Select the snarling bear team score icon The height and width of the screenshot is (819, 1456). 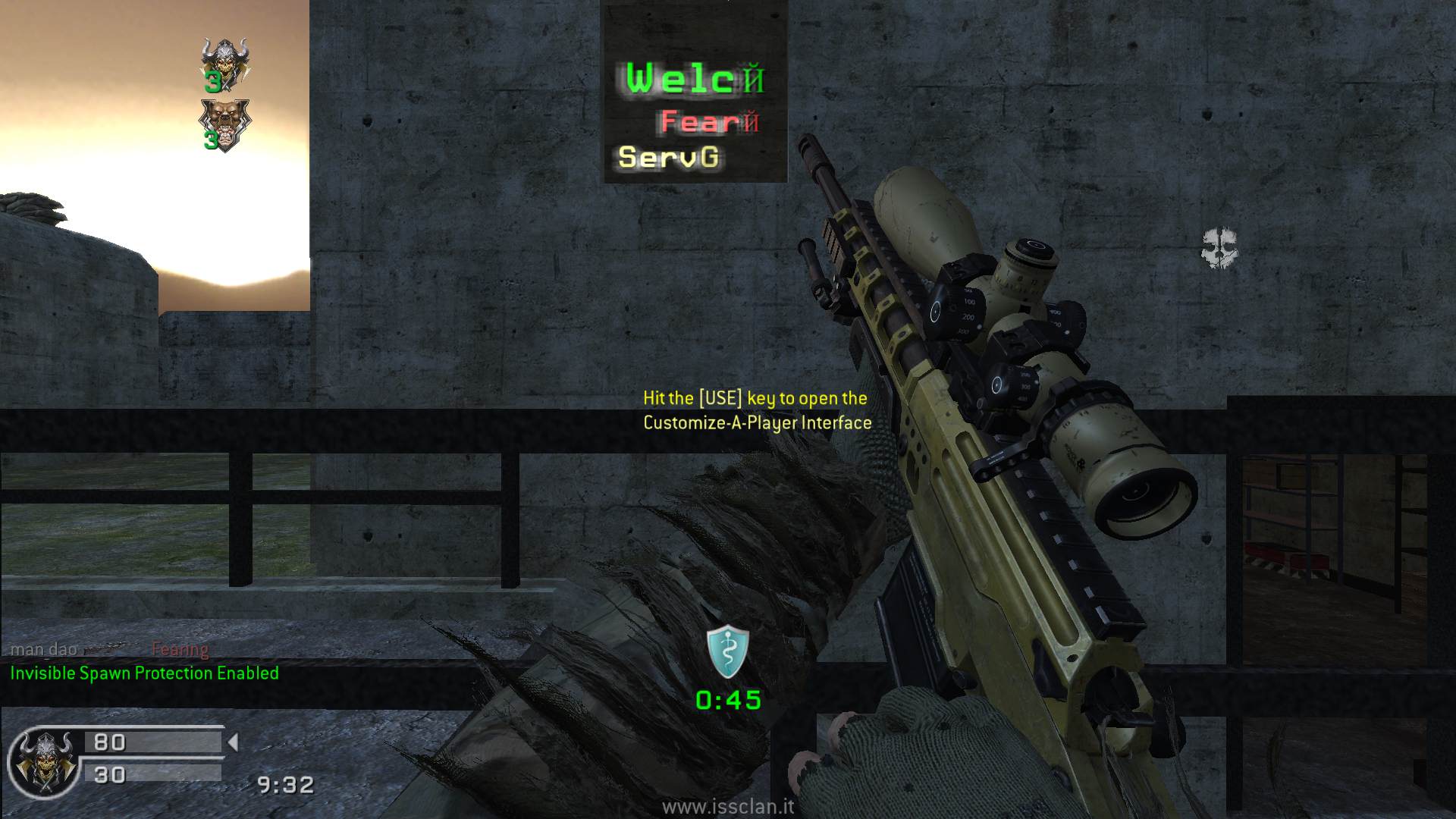click(224, 124)
